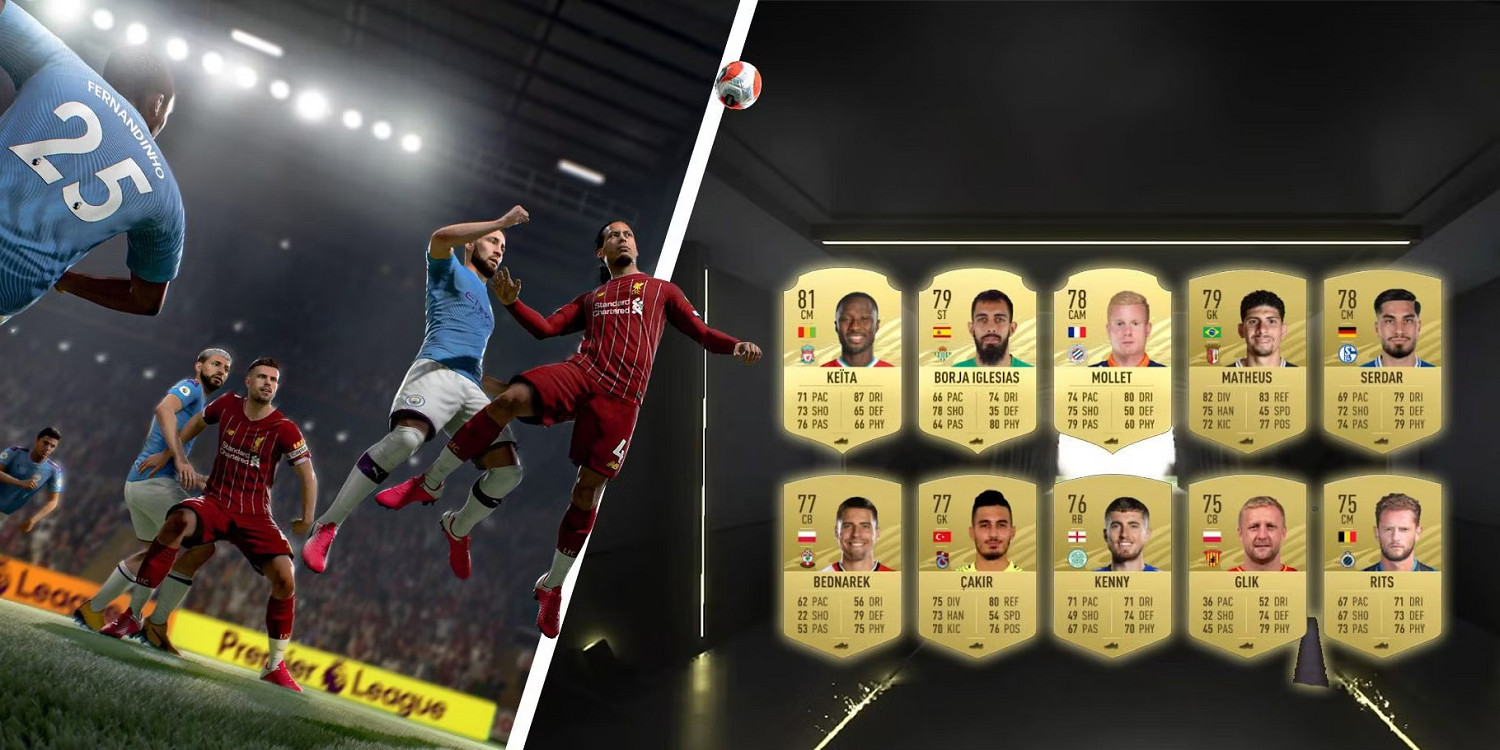Image resolution: width=1500 pixels, height=750 pixels.
Task: Click the boot icon on Keïta's card
Action: tap(843, 441)
